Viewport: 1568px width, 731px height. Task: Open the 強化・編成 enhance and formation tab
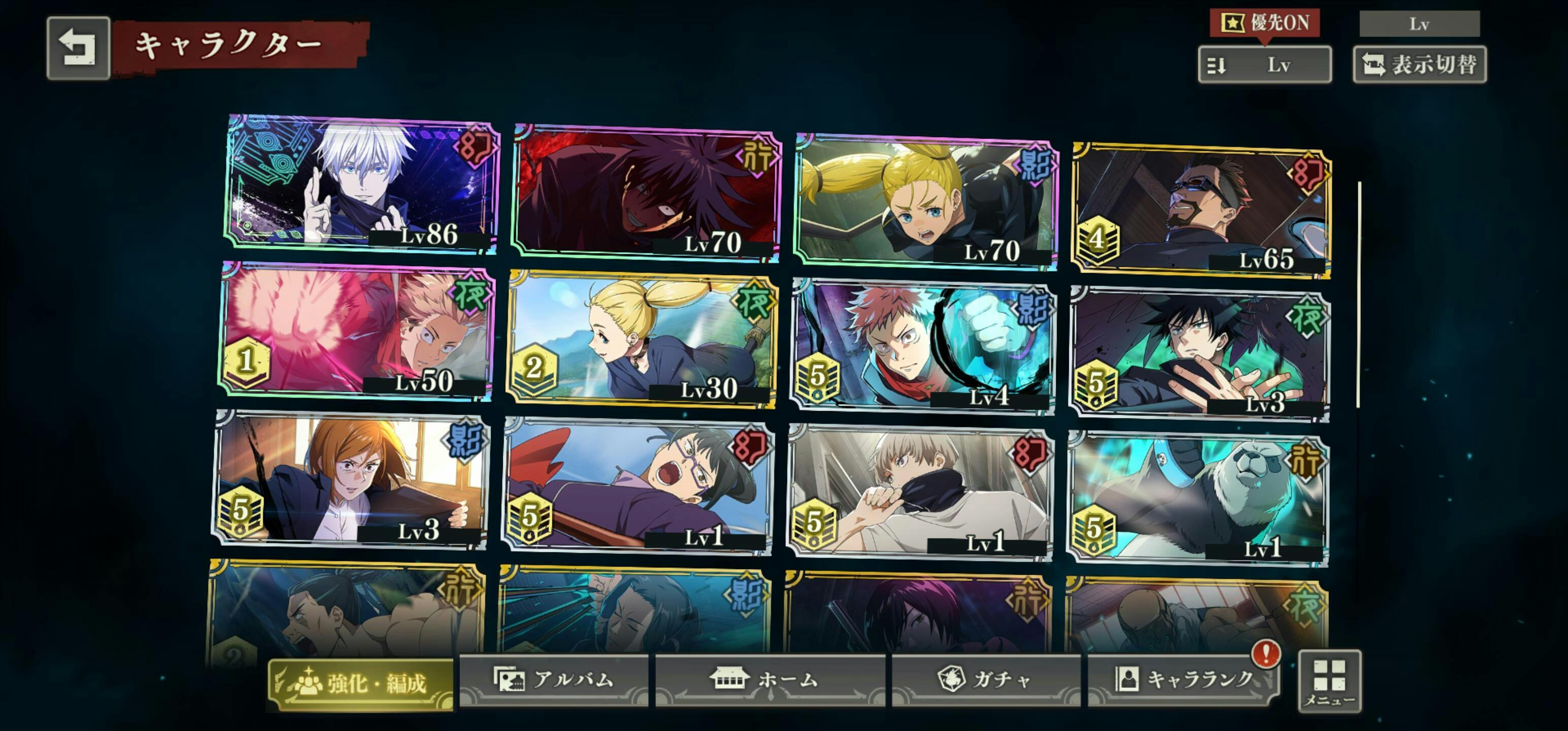click(362, 683)
